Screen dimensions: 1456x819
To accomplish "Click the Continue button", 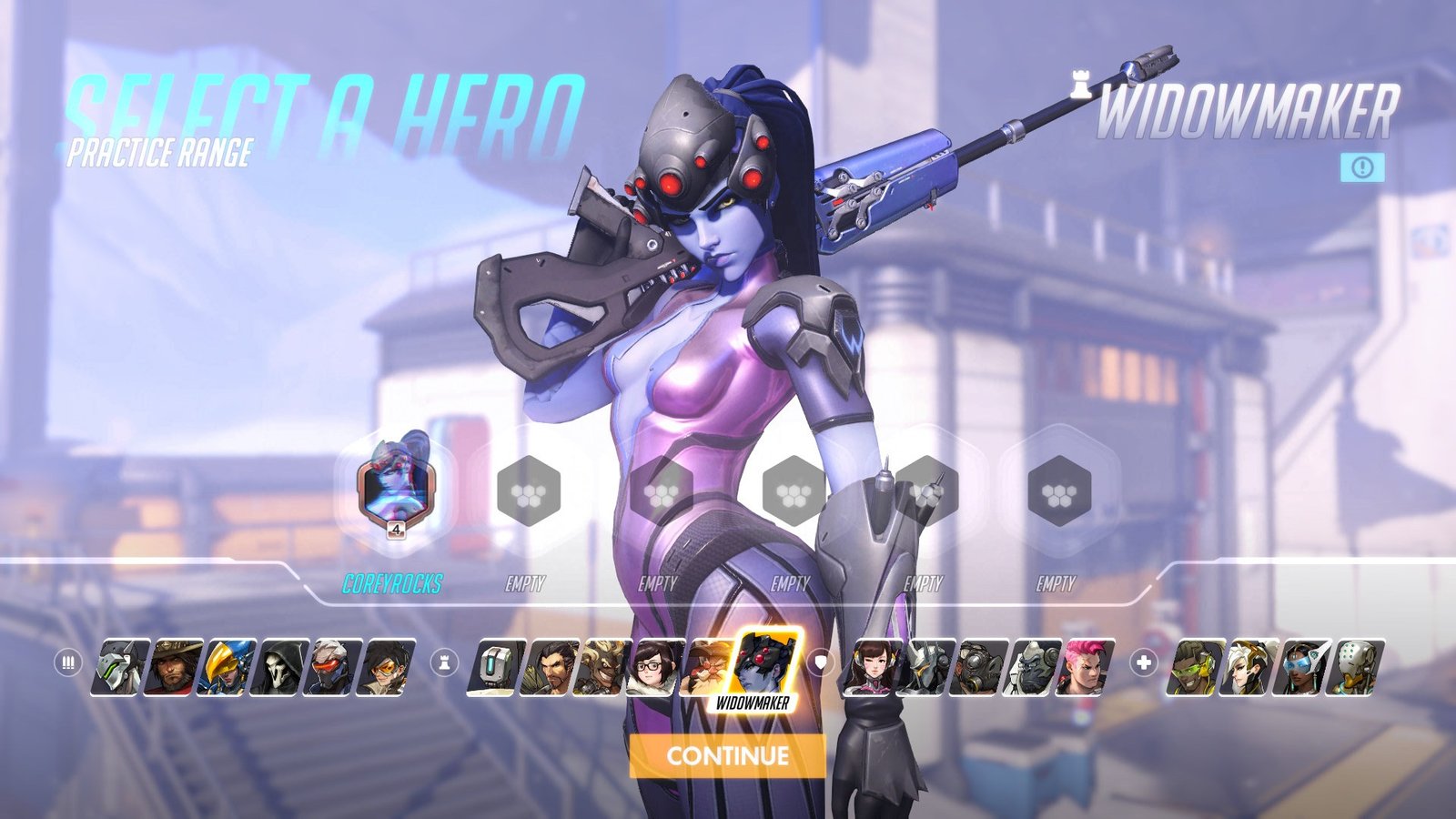I will [727, 755].
